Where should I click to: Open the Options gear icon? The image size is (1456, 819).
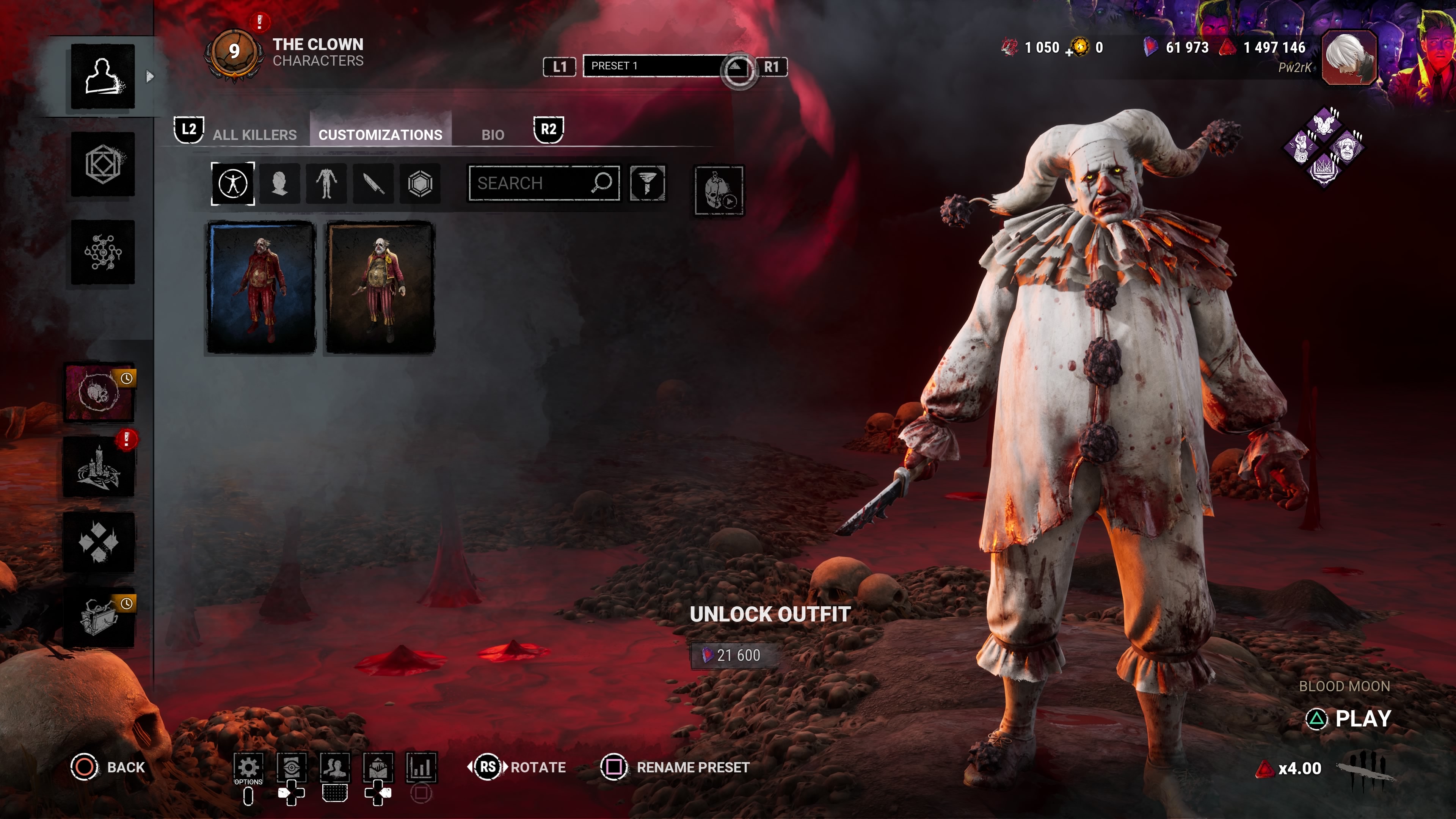click(x=248, y=767)
